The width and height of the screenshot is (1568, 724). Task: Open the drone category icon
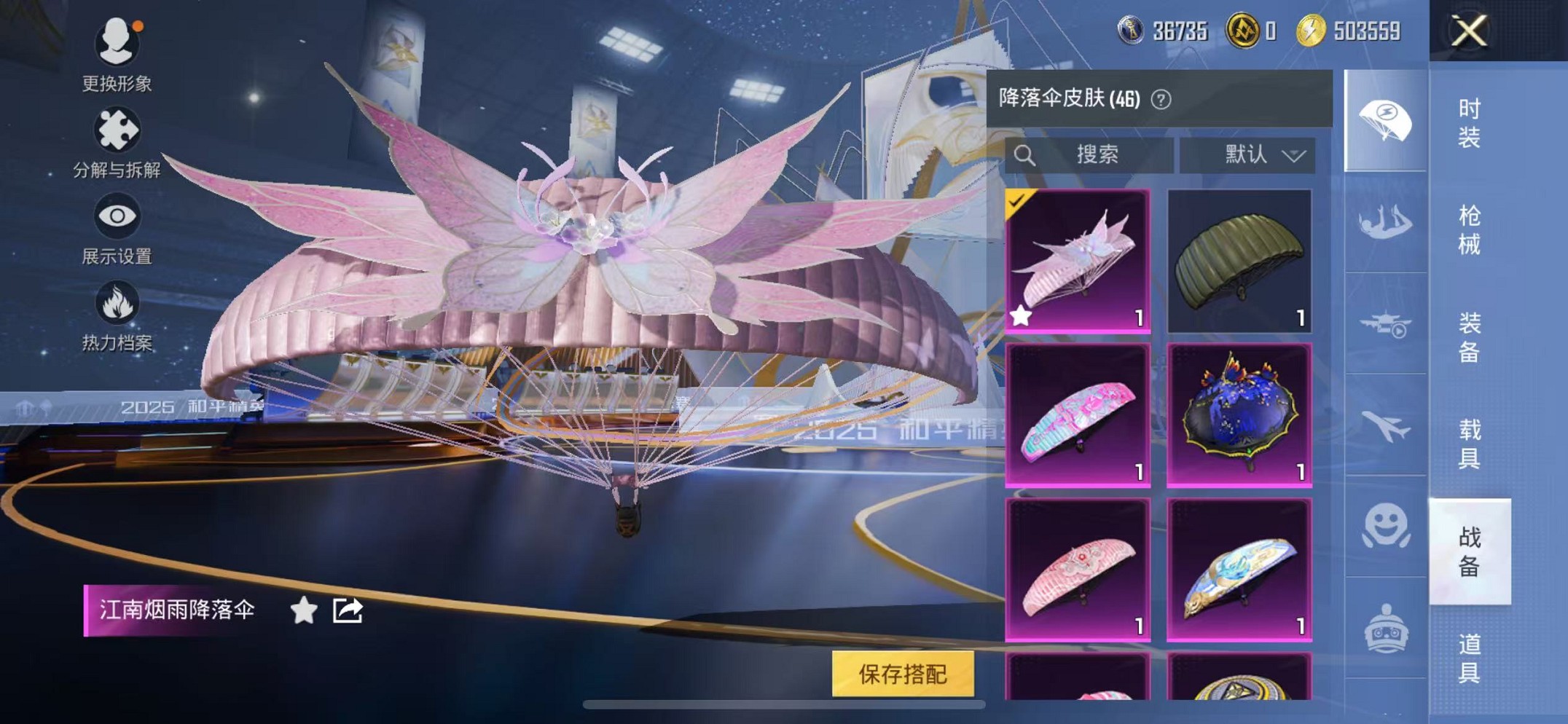1387,324
